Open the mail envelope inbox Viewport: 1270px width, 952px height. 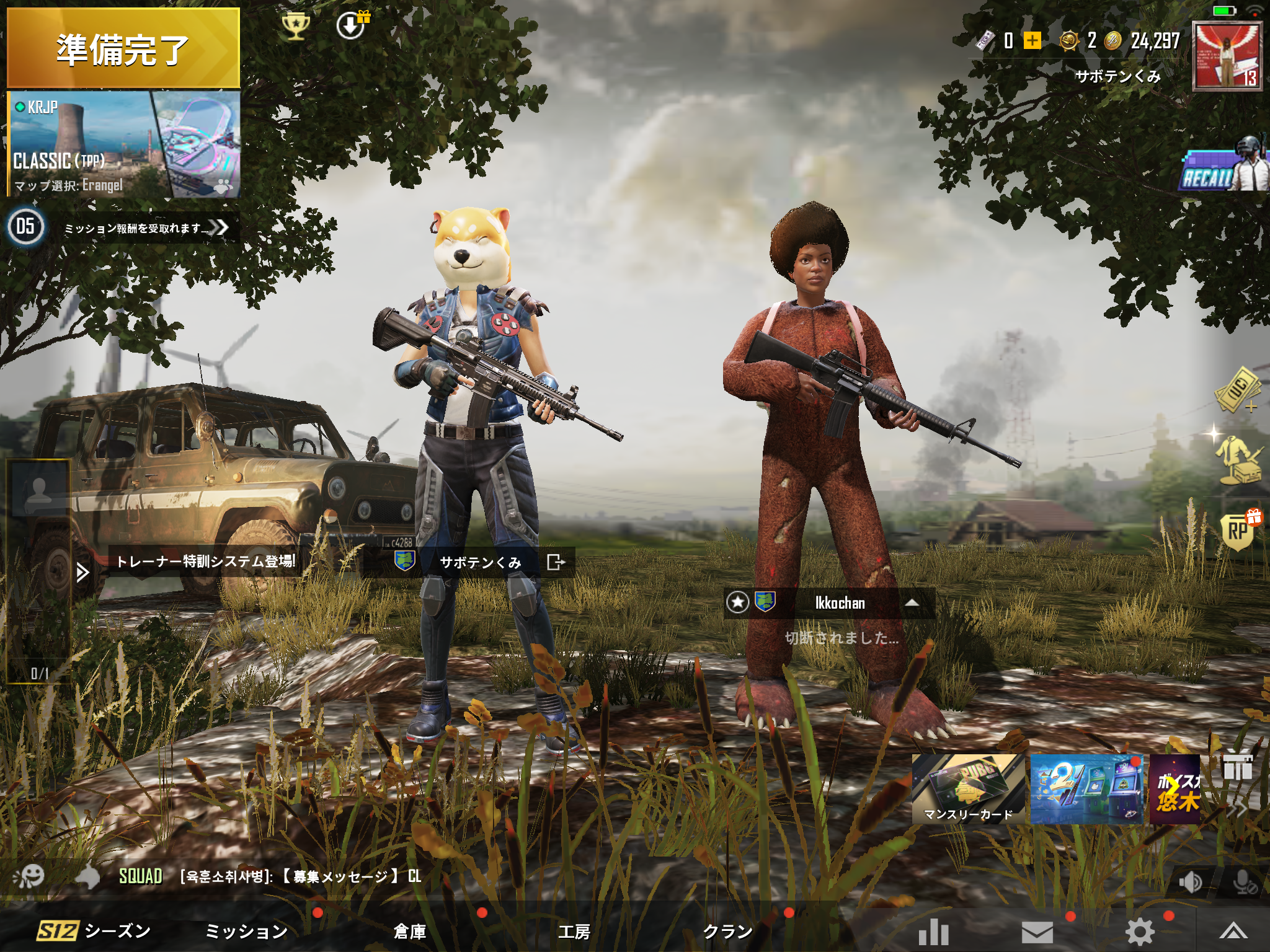pos(1037,932)
